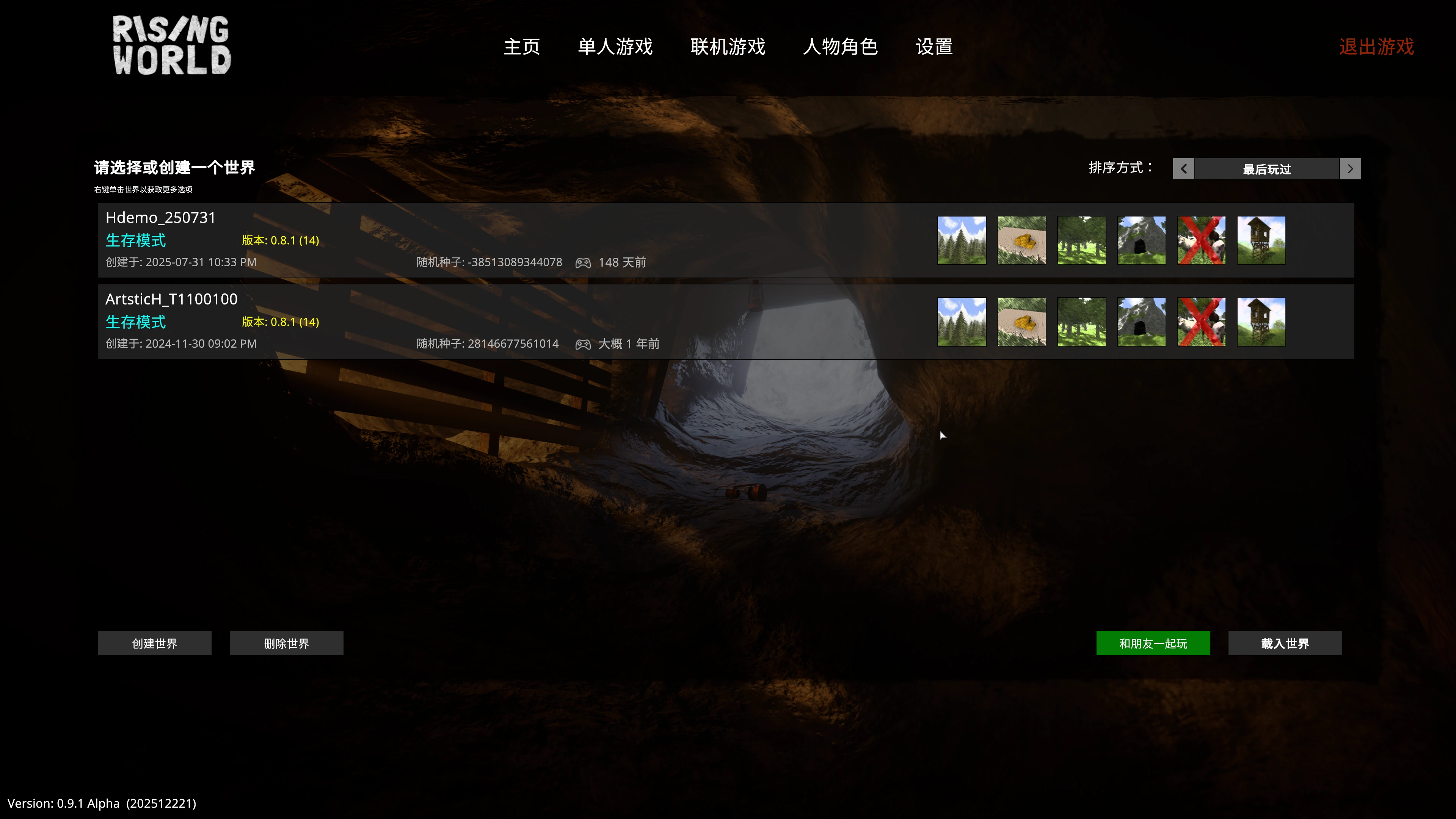Click the gamepad icon next to 148 天前

(583, 262)
